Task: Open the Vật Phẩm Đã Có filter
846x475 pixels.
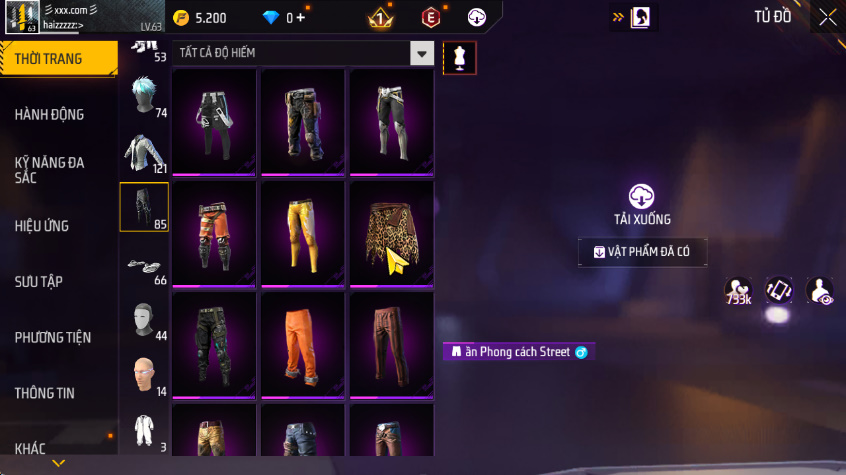Action: coord(642,252)
